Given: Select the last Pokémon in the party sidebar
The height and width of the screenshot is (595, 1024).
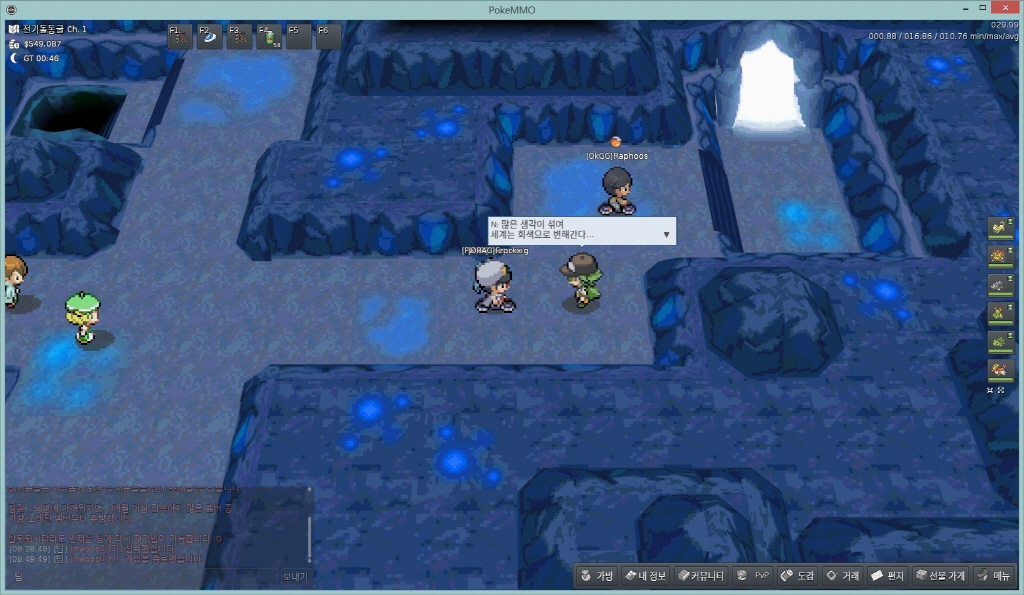Looking at the screenshot, I should point(999,370).
